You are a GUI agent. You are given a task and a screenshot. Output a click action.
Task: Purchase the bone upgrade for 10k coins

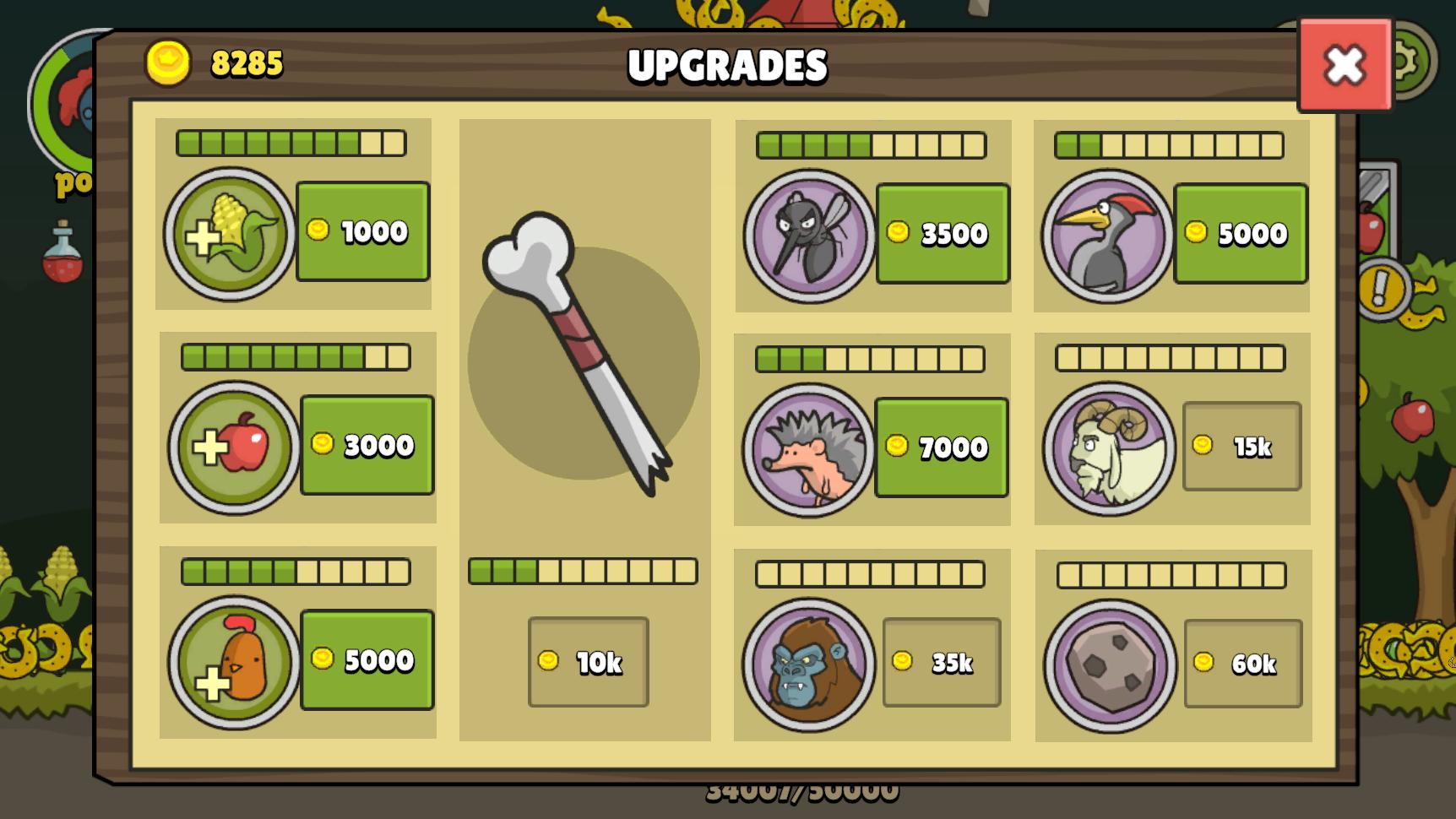588,664
